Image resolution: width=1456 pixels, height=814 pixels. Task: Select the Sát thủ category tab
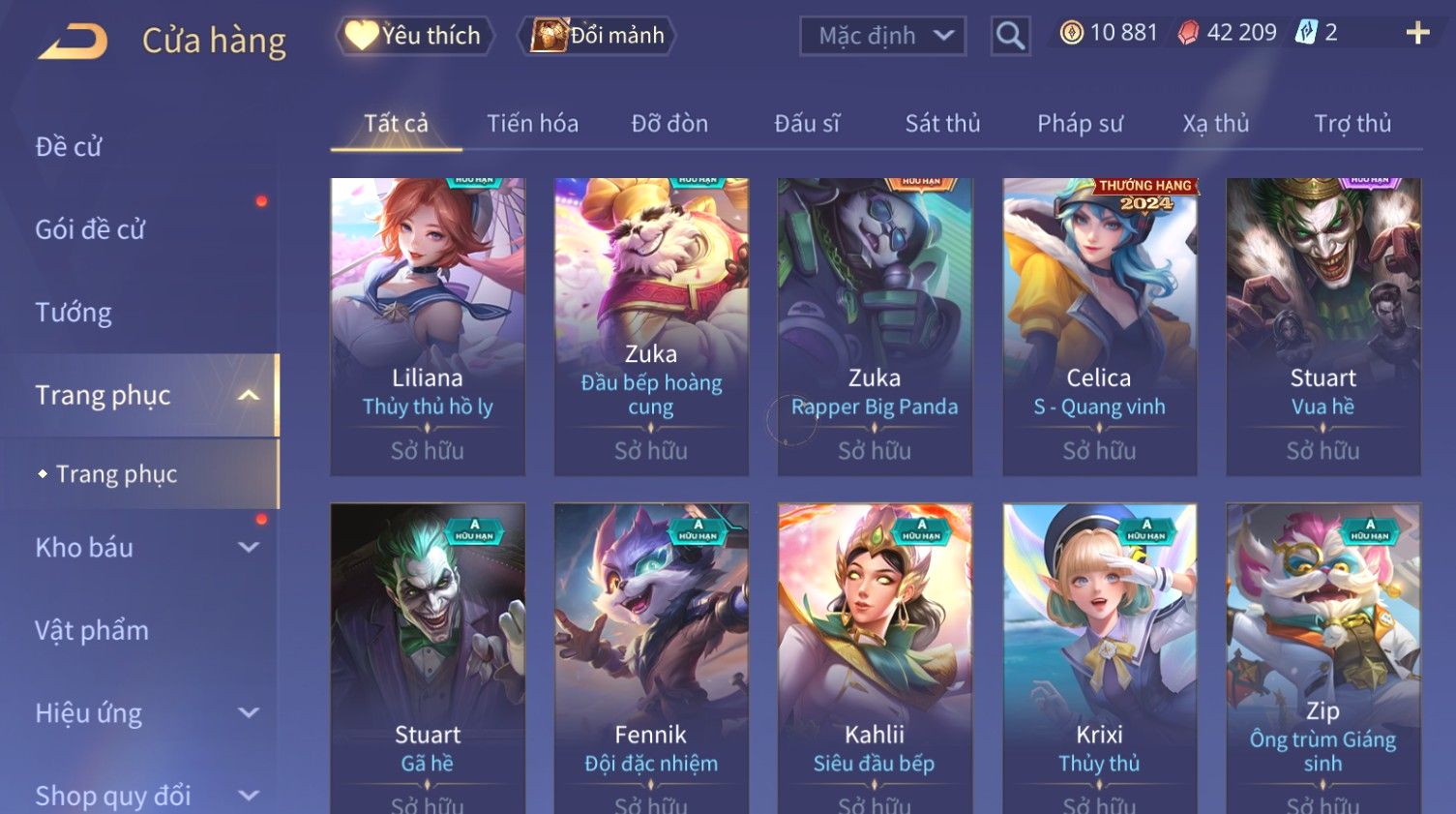point(942,124)
